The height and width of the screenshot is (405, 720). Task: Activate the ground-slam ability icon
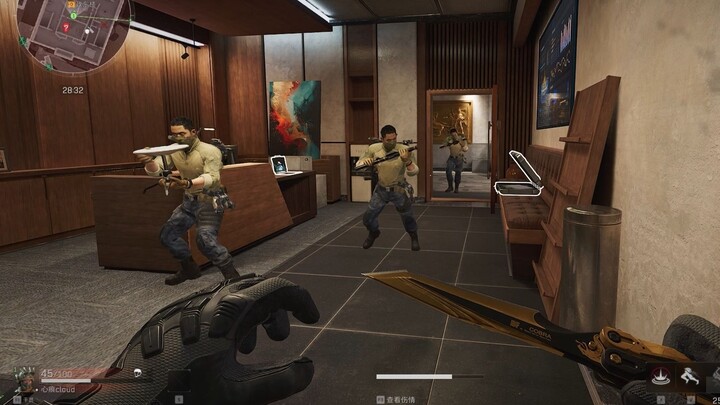pyautogui.click(x=659, y=375)
